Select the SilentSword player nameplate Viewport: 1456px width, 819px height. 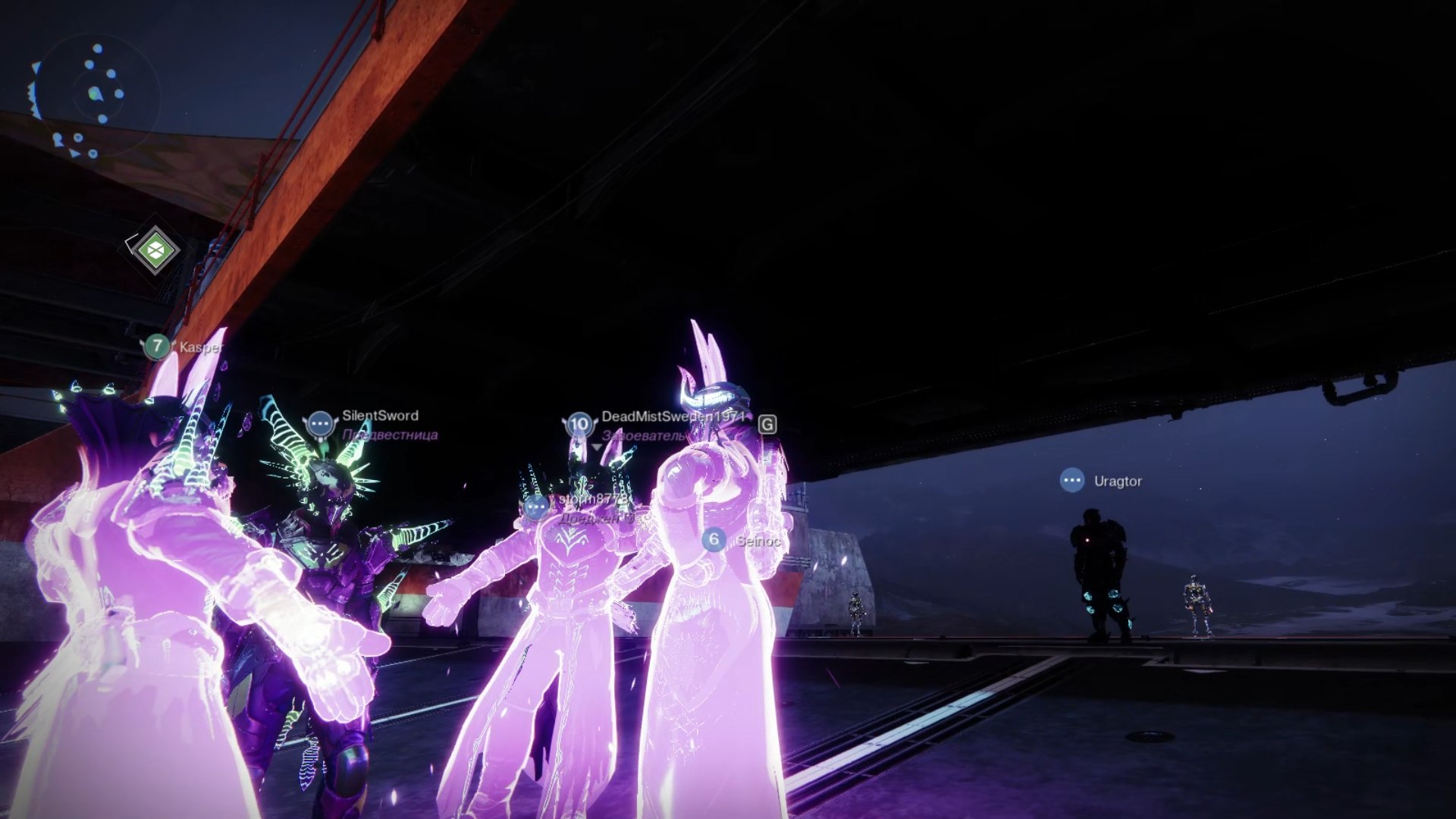(x=380, y=416)
